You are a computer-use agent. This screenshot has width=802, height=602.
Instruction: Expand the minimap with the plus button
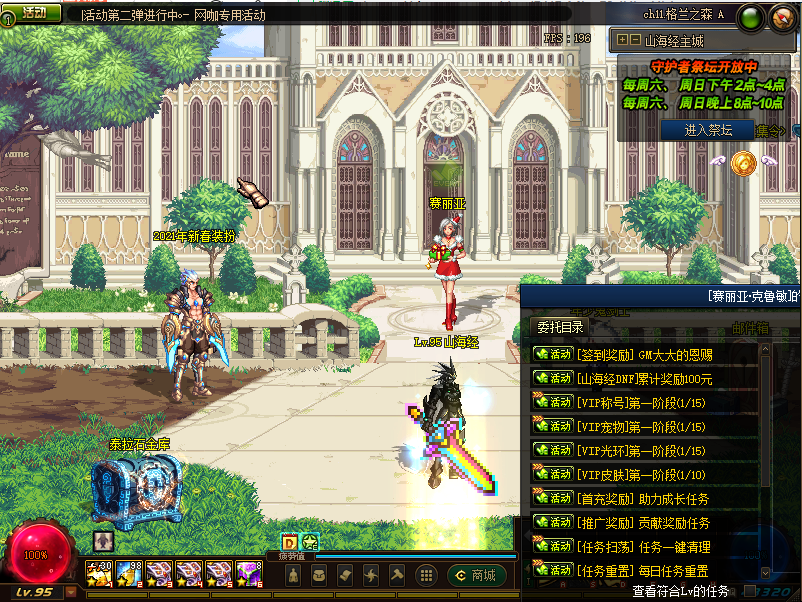click(x=623, y=41)
